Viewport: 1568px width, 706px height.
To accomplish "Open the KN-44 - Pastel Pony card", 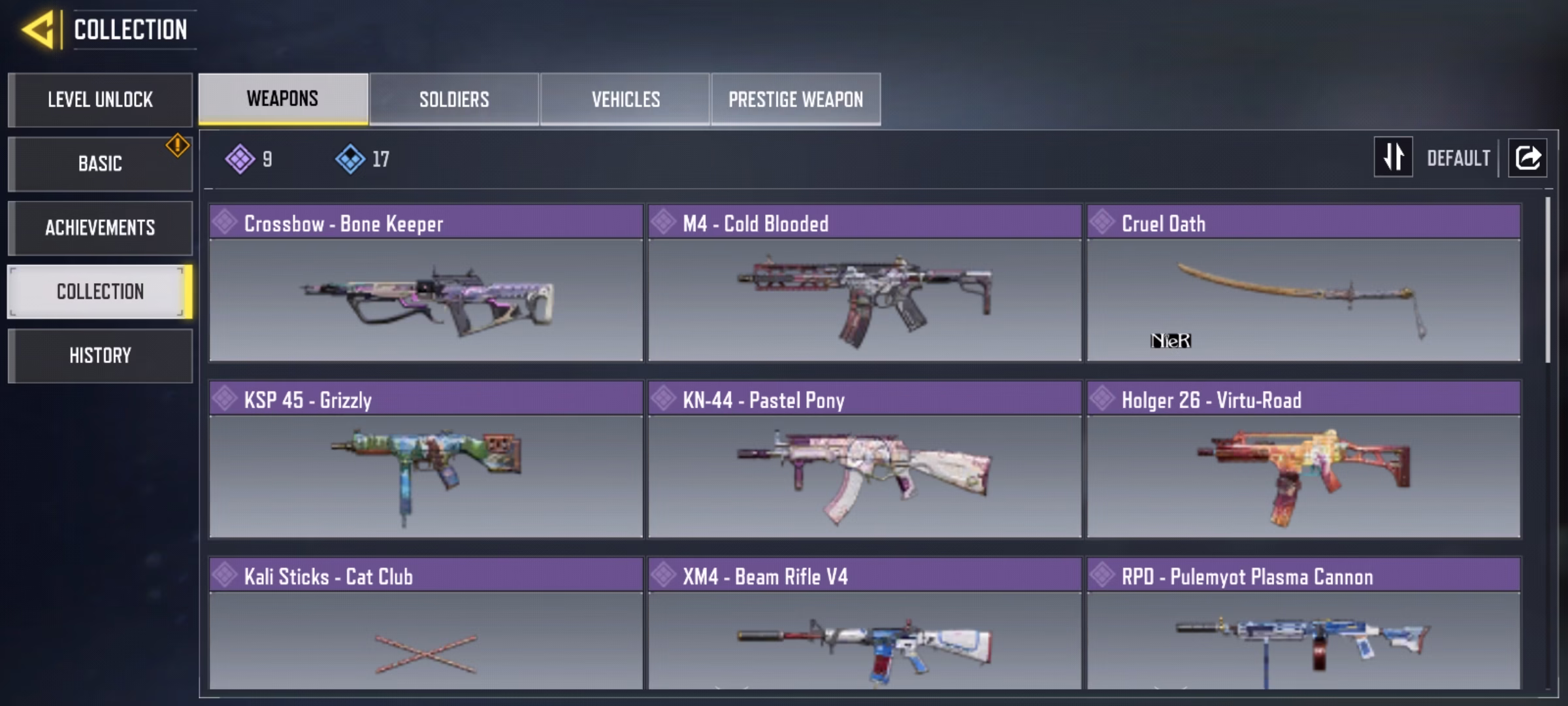I will point(864,460).
